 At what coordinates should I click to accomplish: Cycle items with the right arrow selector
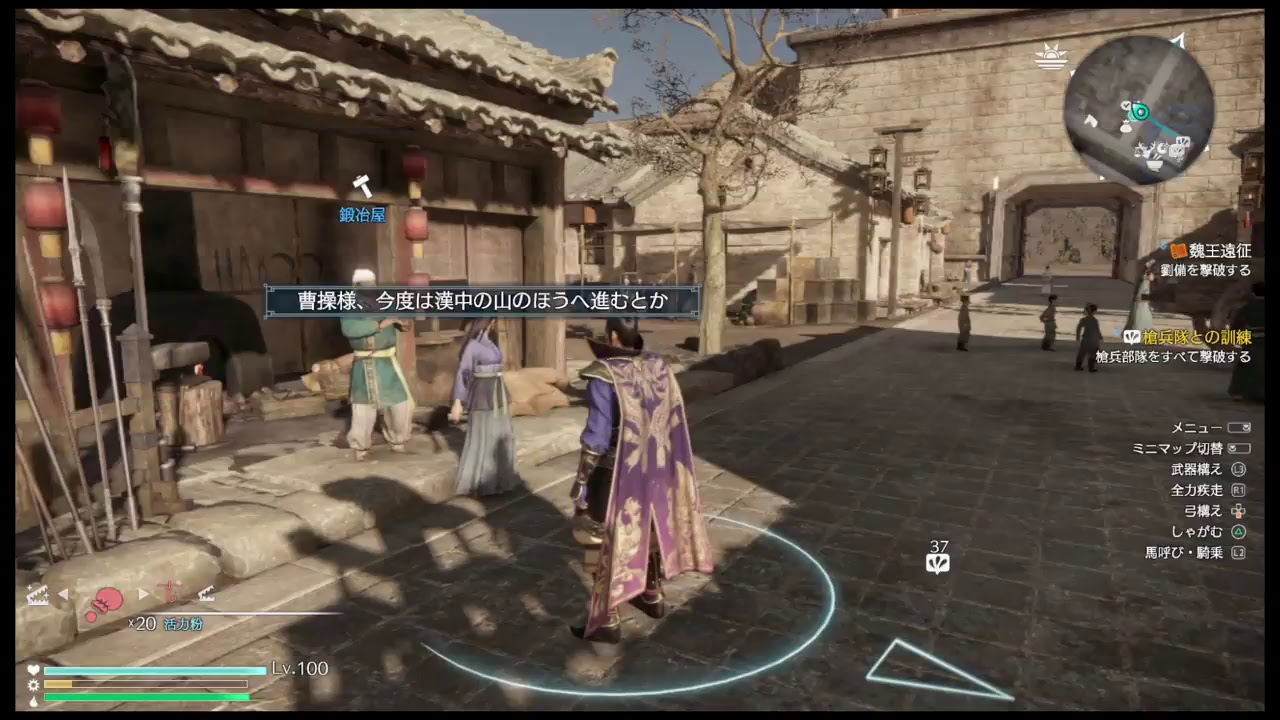(142, 592)
